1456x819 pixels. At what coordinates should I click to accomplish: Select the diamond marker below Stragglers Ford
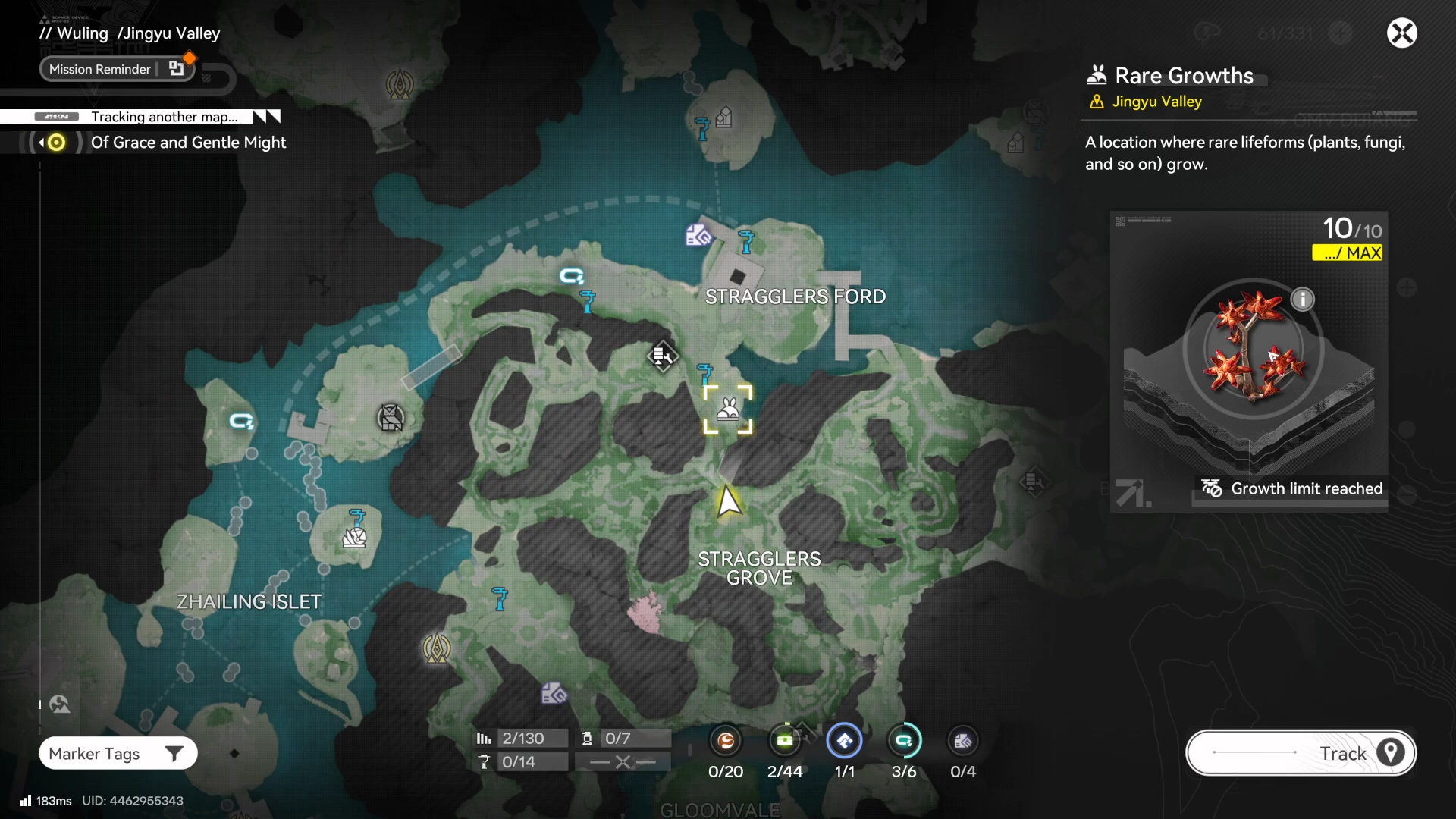click(x=662, y=356)
